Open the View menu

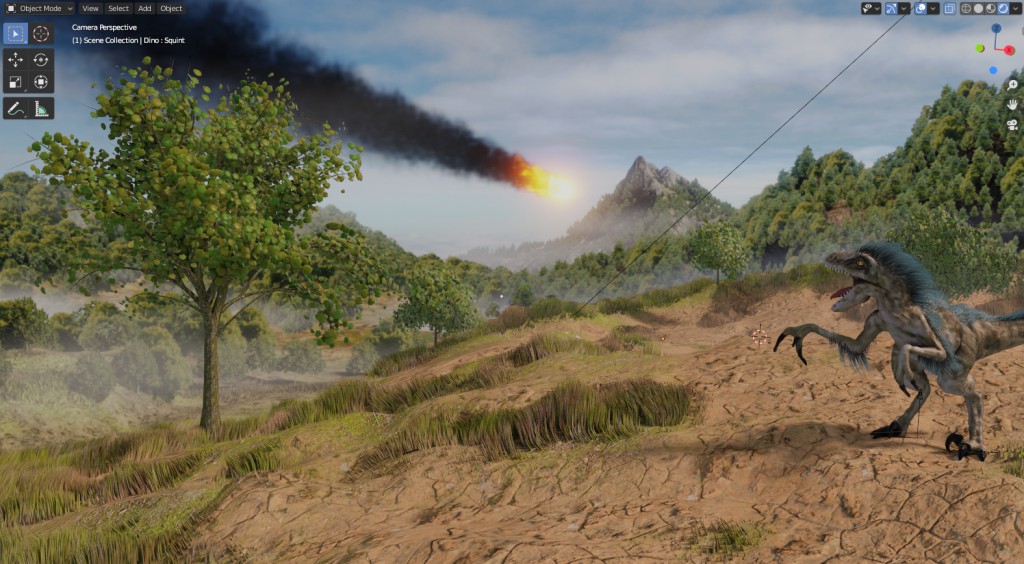click(90, 8)
